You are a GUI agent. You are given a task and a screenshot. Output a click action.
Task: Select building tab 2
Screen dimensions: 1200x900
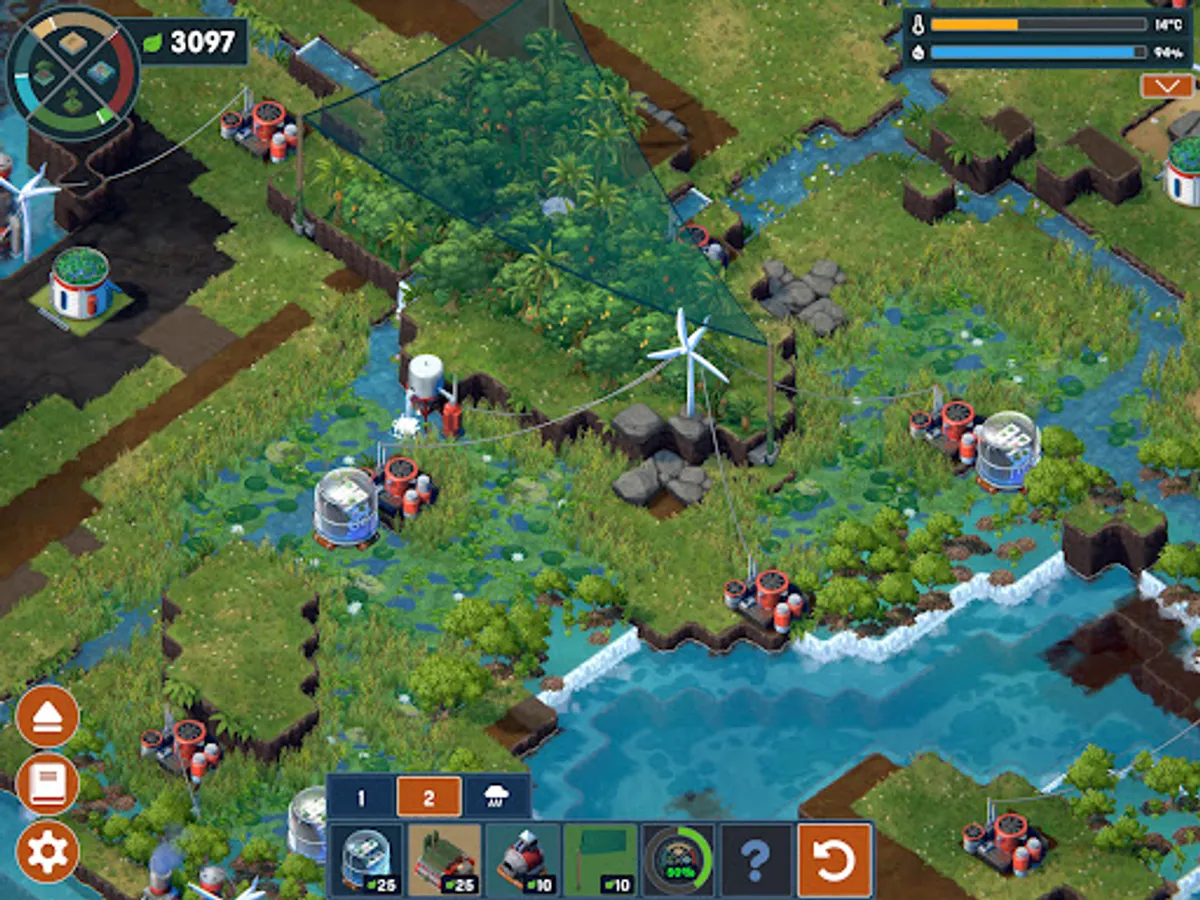pyautogui.click(x=429, y=797)
